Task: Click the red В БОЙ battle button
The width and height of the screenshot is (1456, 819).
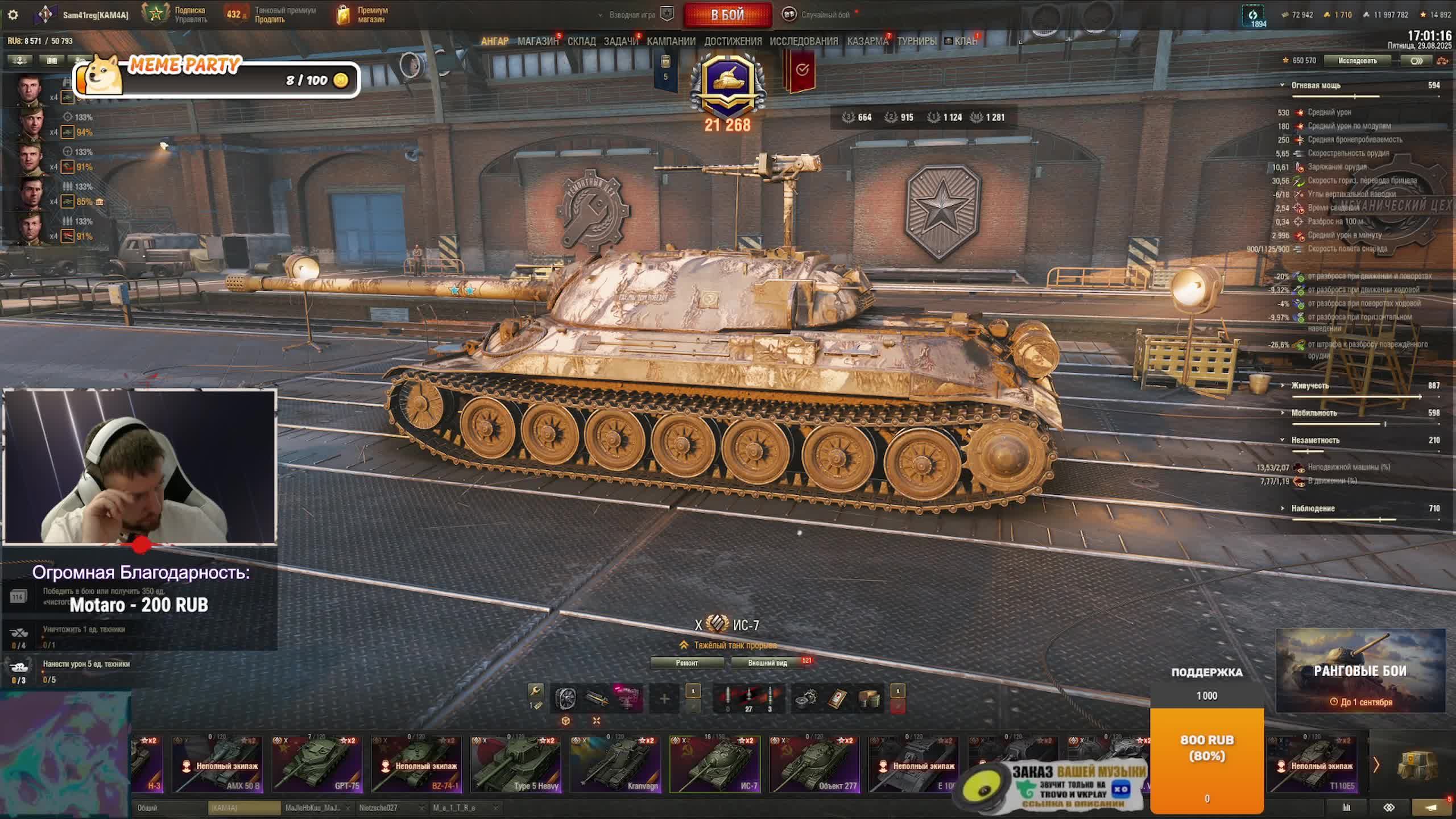Action: 727,15
